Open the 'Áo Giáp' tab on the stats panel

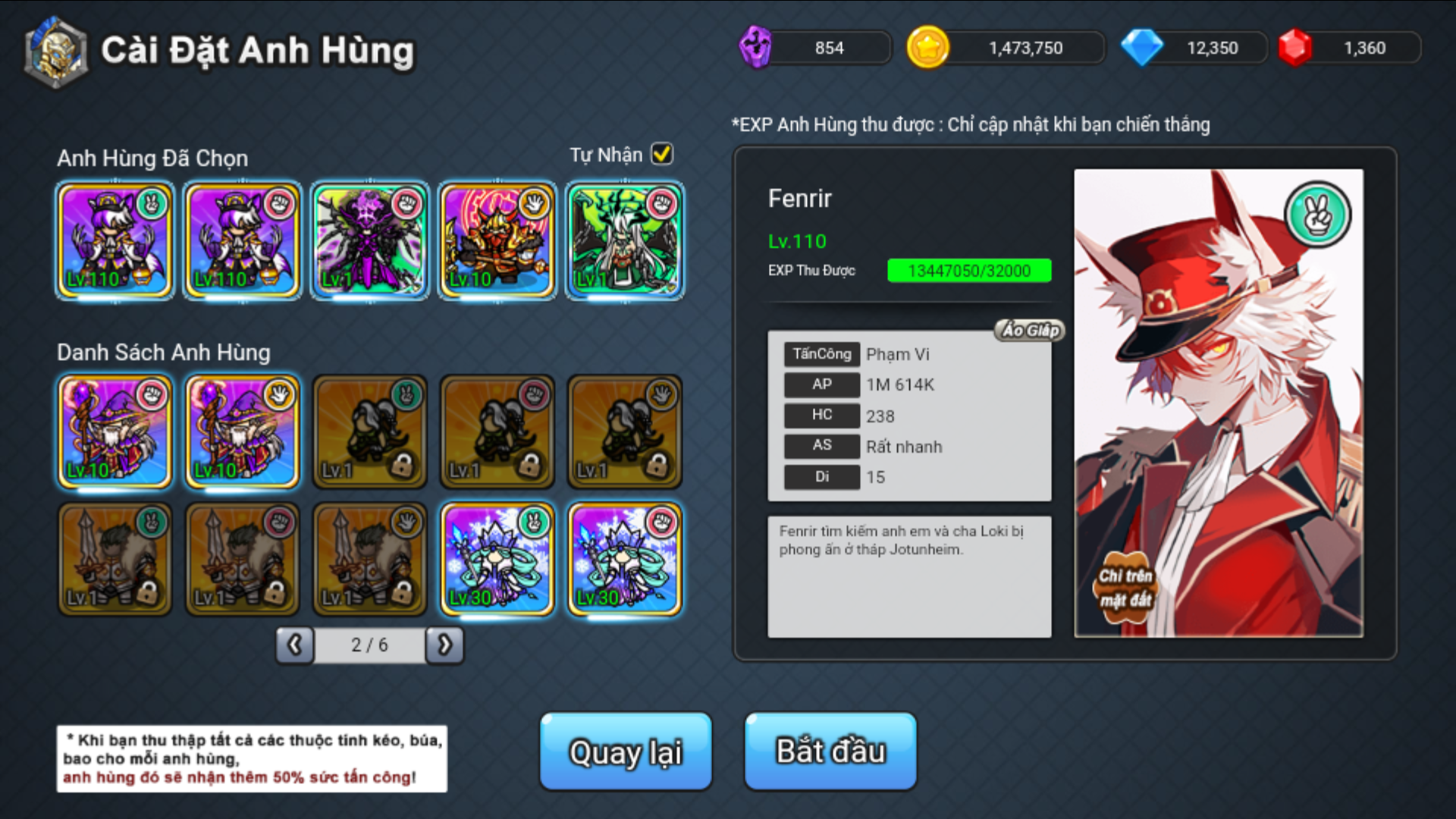tap(1028, 331)
